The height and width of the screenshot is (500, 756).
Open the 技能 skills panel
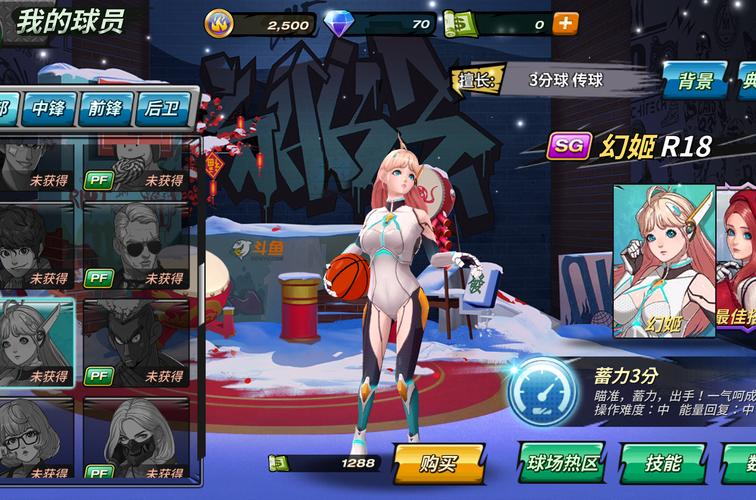[662, 463]
